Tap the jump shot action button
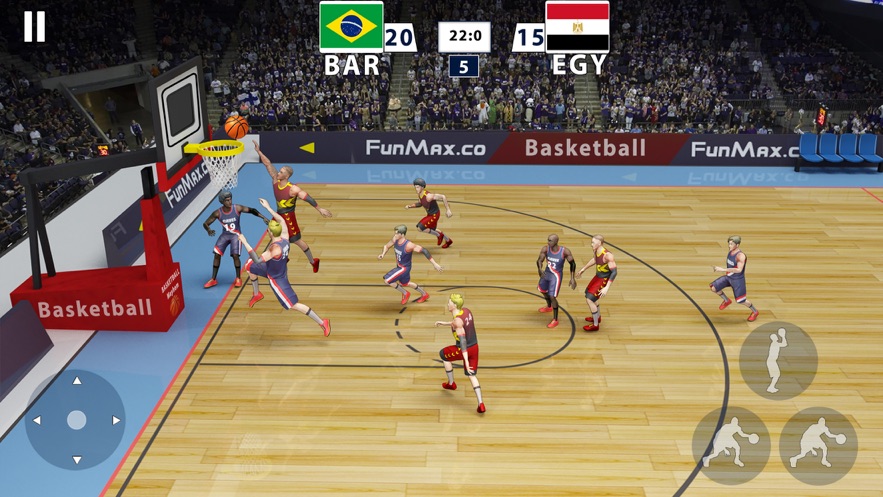This screenshot has width=883, height=497. (x=777, y=360)
